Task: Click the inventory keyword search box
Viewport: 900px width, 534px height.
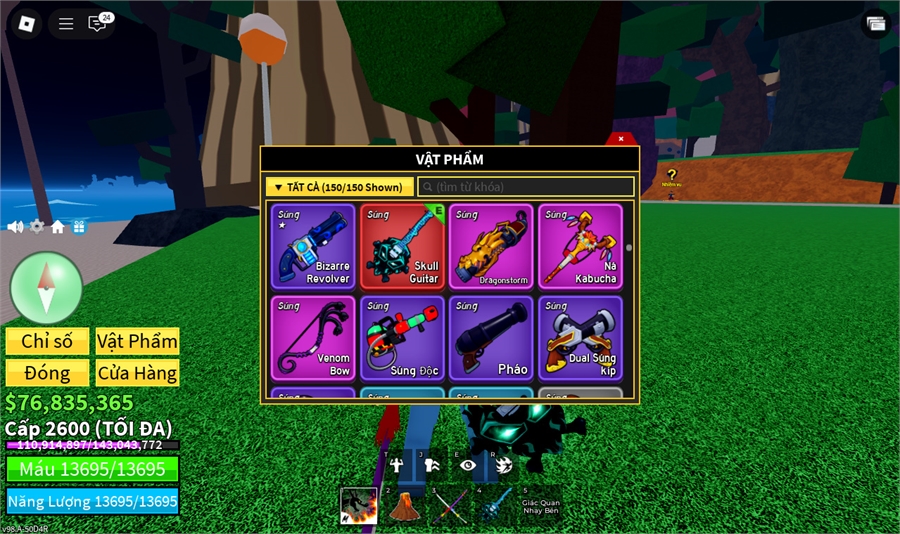Action: point(525,187)
